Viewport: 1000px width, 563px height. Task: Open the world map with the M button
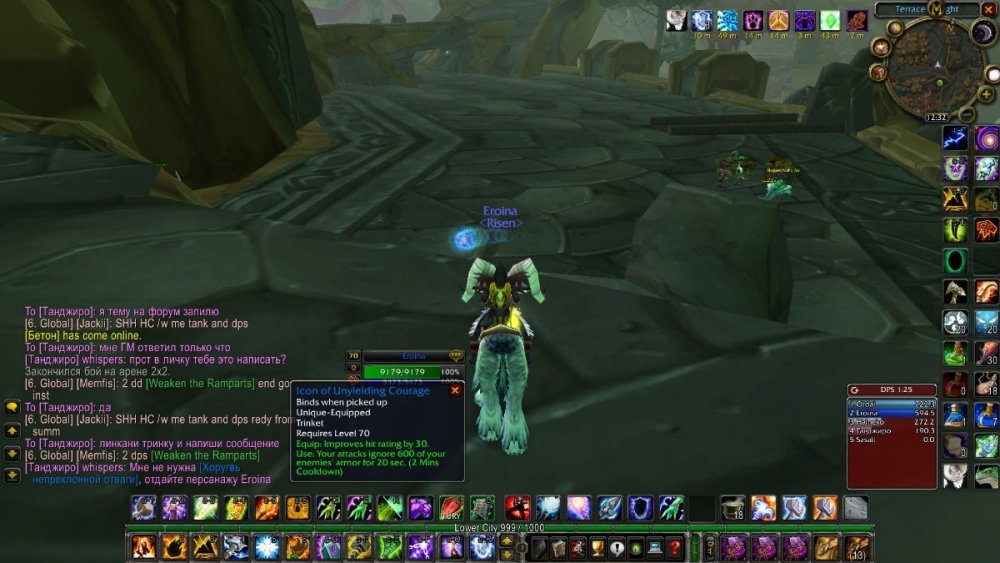pos(936,9)
